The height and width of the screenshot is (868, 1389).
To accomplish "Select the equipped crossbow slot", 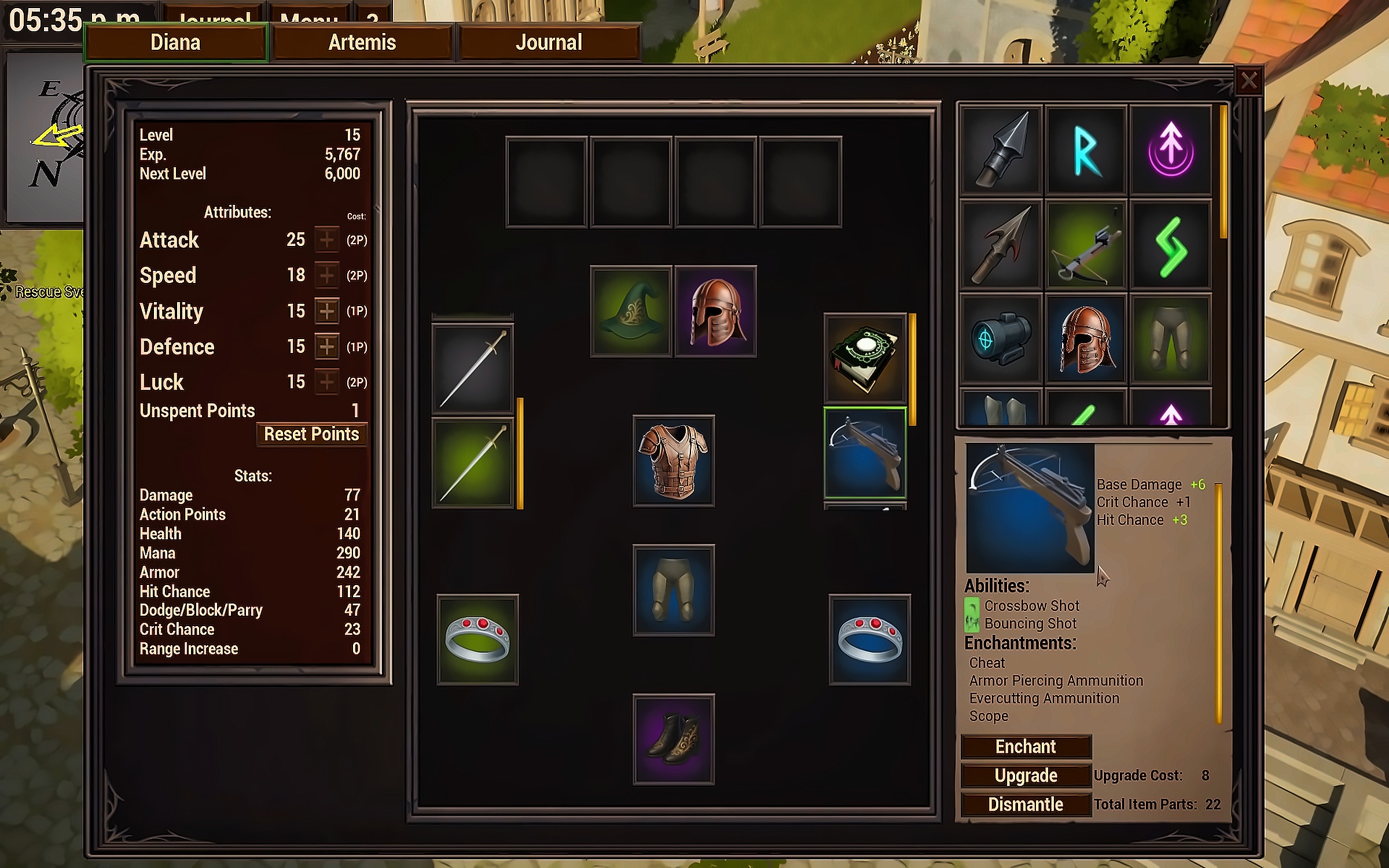I will pos(865,453).
